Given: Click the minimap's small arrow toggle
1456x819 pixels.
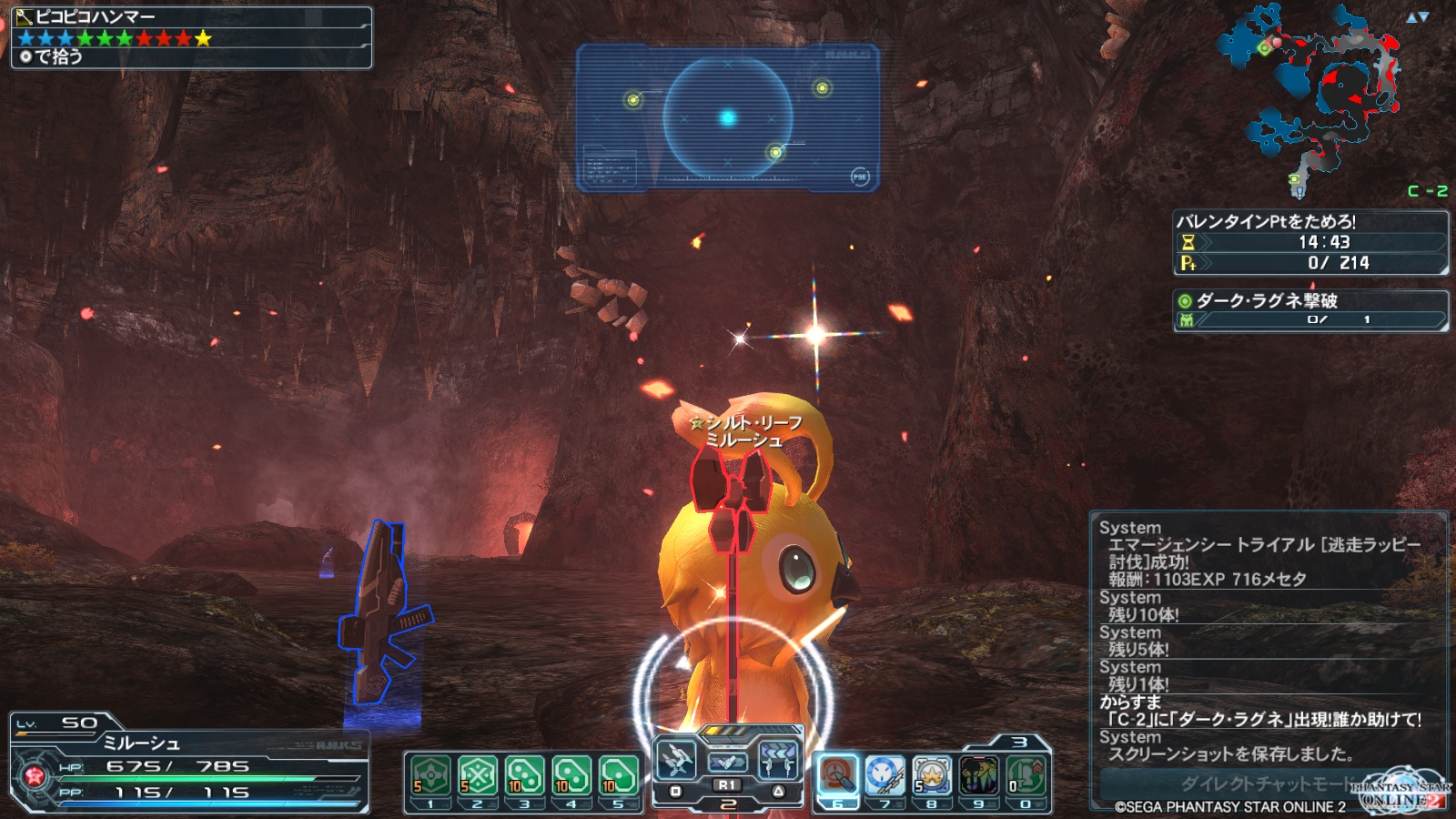Looking at the screenshot, I should [x=1417, y=17].
